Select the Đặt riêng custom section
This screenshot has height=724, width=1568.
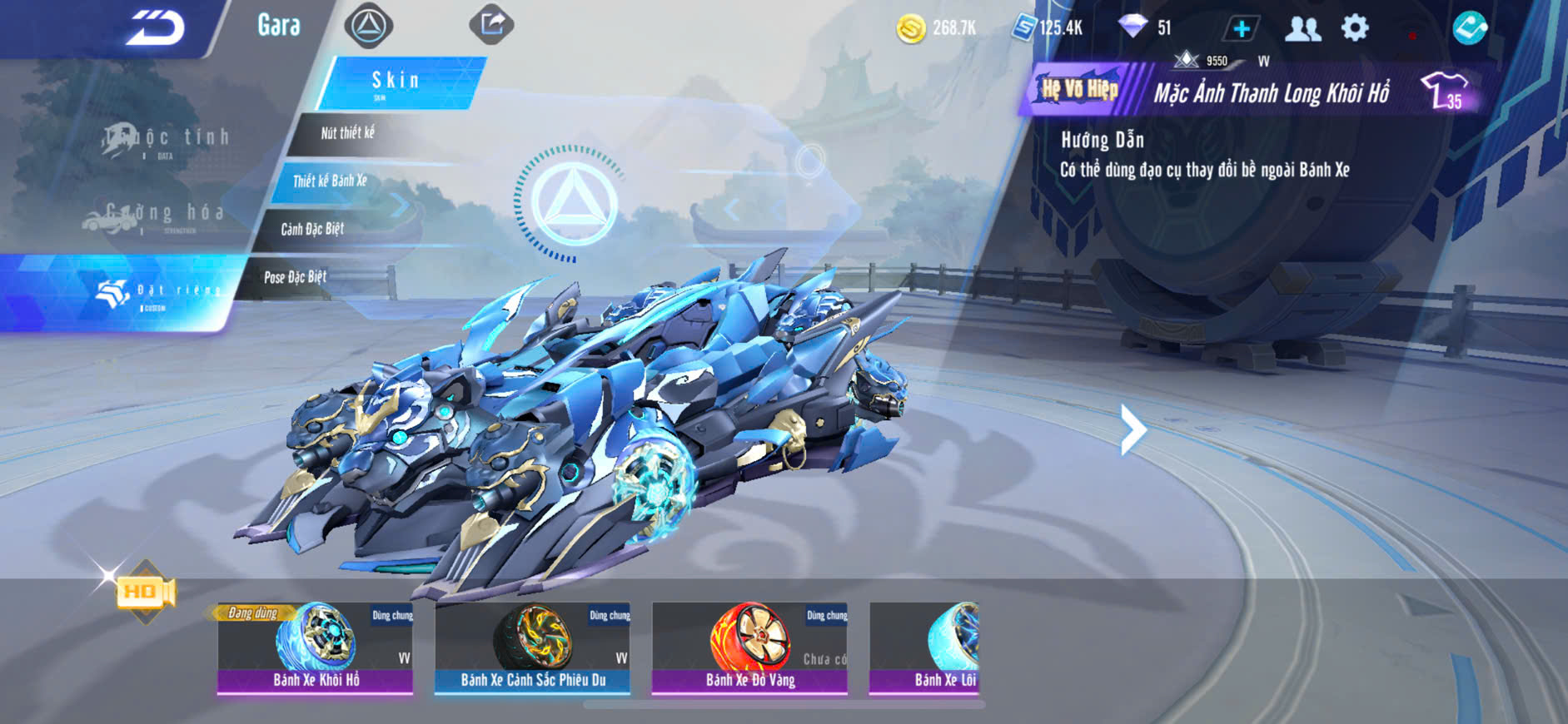point(158,293)
